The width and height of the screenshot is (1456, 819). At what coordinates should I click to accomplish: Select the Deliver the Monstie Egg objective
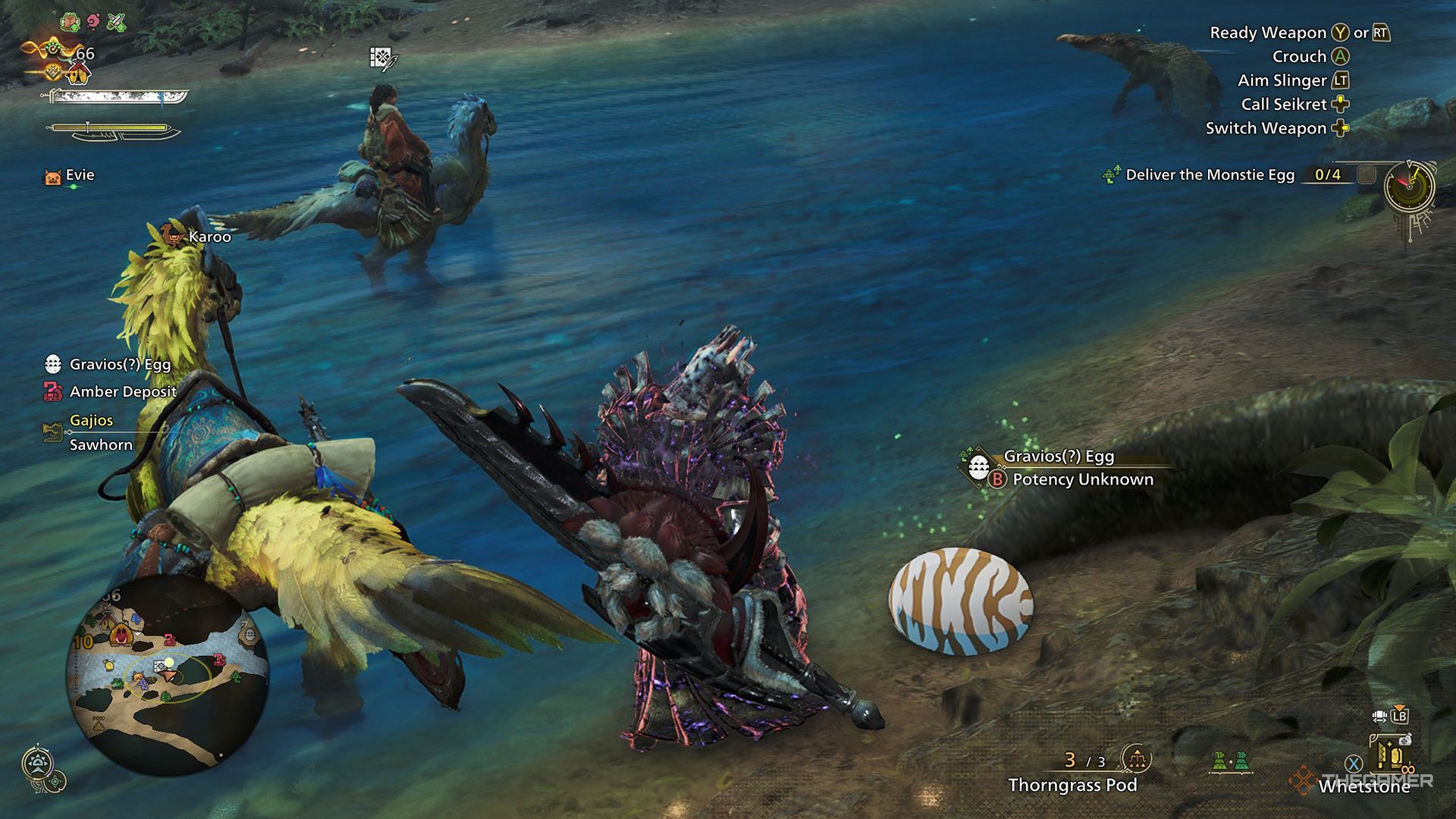(x=1210, y=174)
